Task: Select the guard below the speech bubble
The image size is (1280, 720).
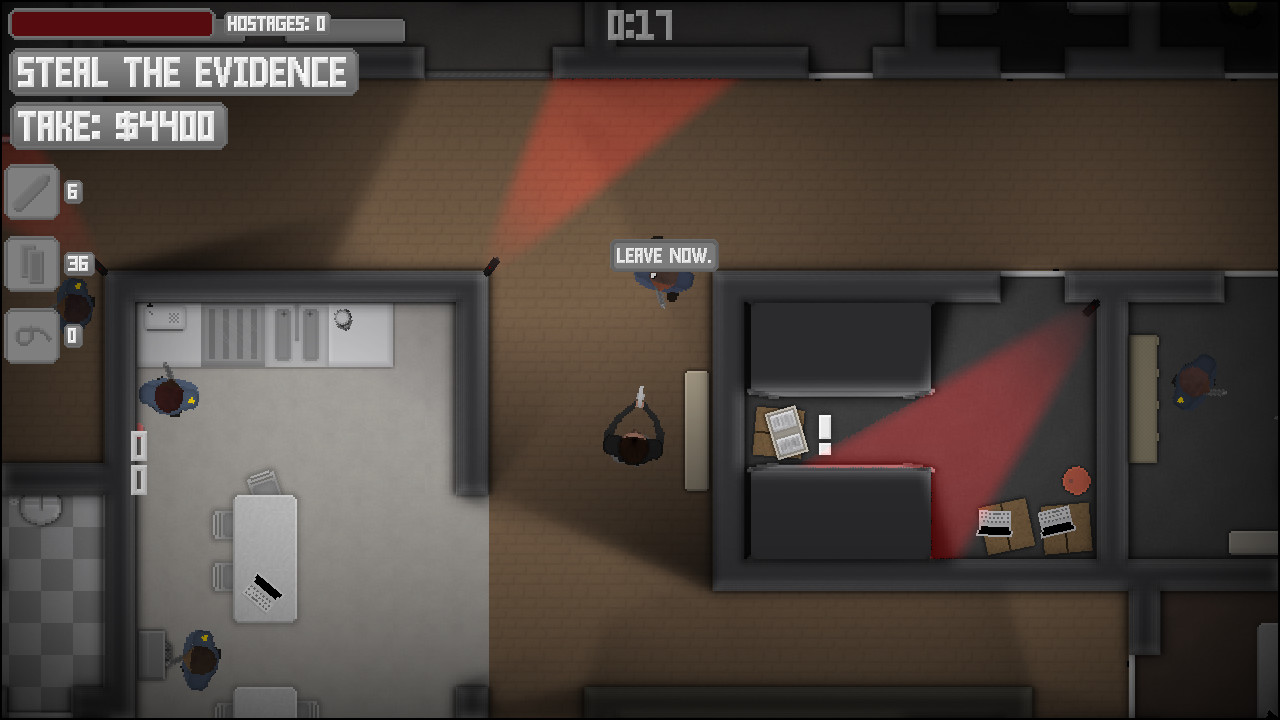Action: click(x=663, y=287)
